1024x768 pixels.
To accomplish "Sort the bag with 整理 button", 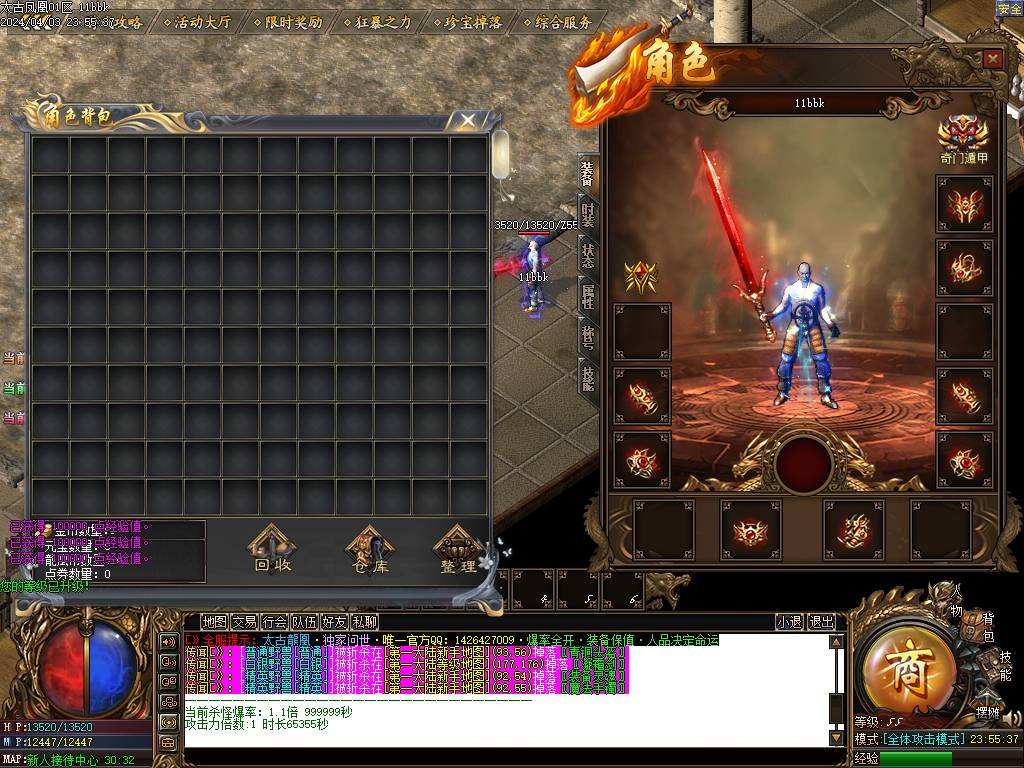I will (457, 551).
